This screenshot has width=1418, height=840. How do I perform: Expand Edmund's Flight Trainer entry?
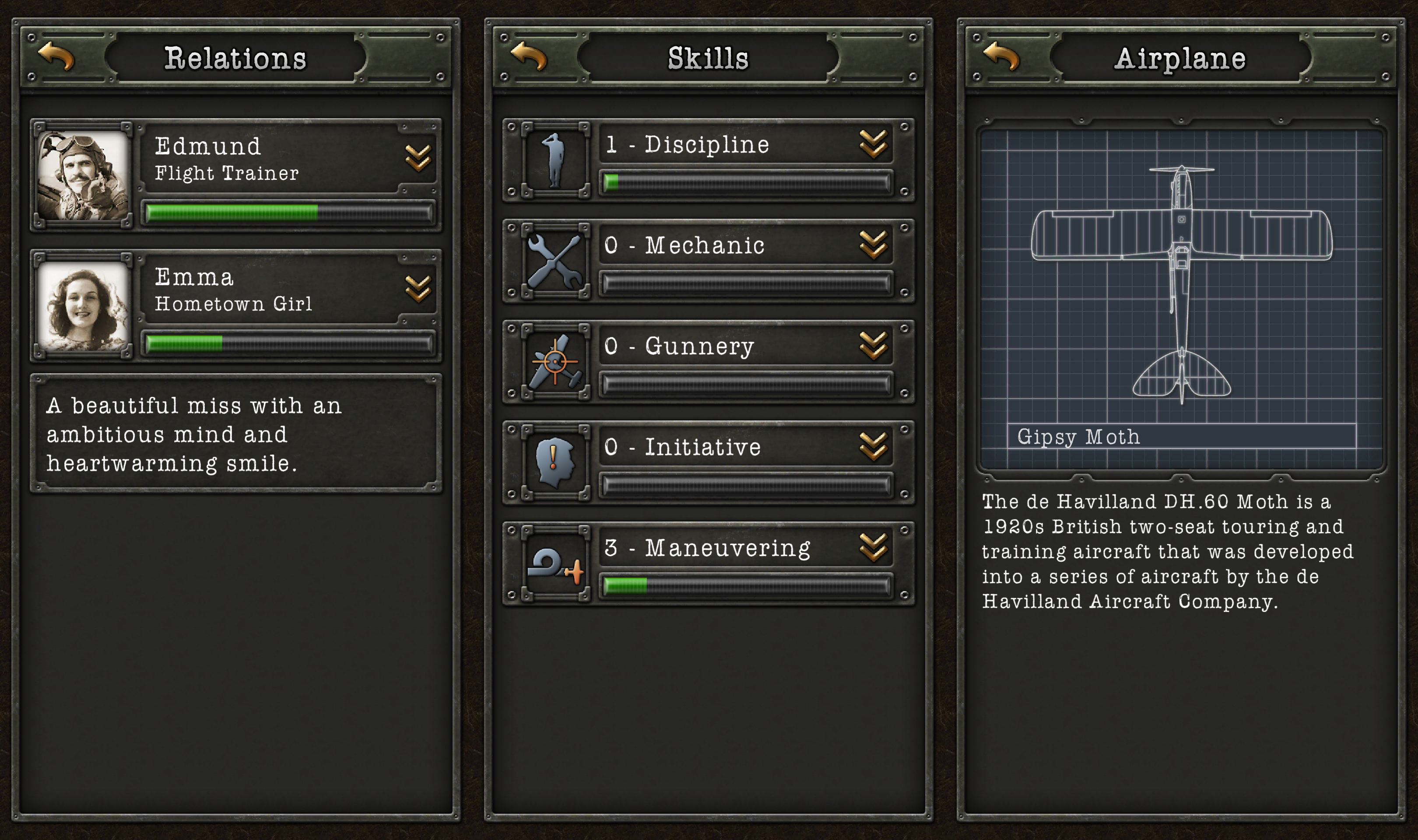418,158
